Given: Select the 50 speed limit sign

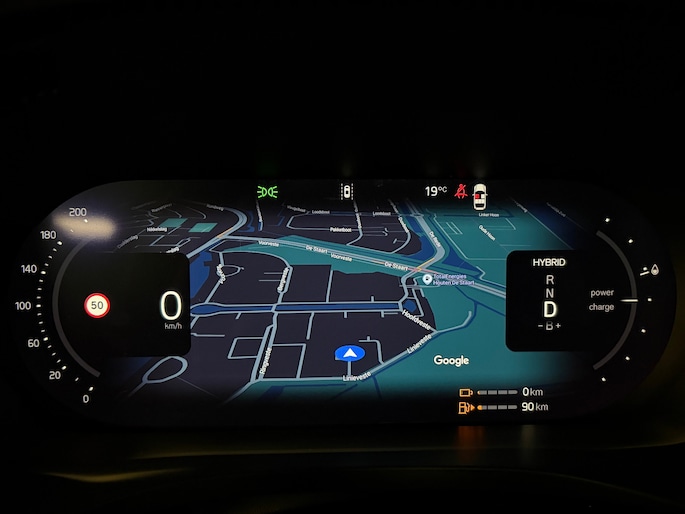Looking at the screenshot, I should (97, 305).
